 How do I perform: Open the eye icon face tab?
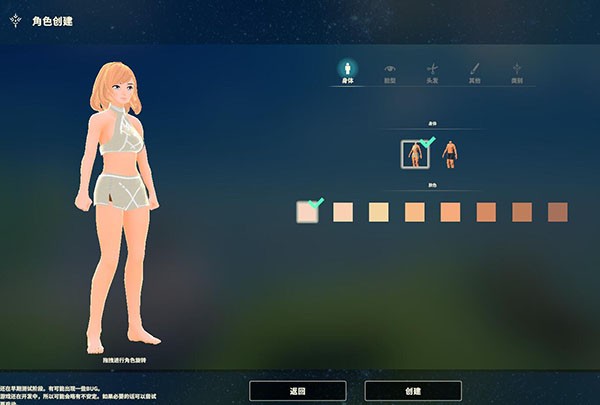coord(390,72)
